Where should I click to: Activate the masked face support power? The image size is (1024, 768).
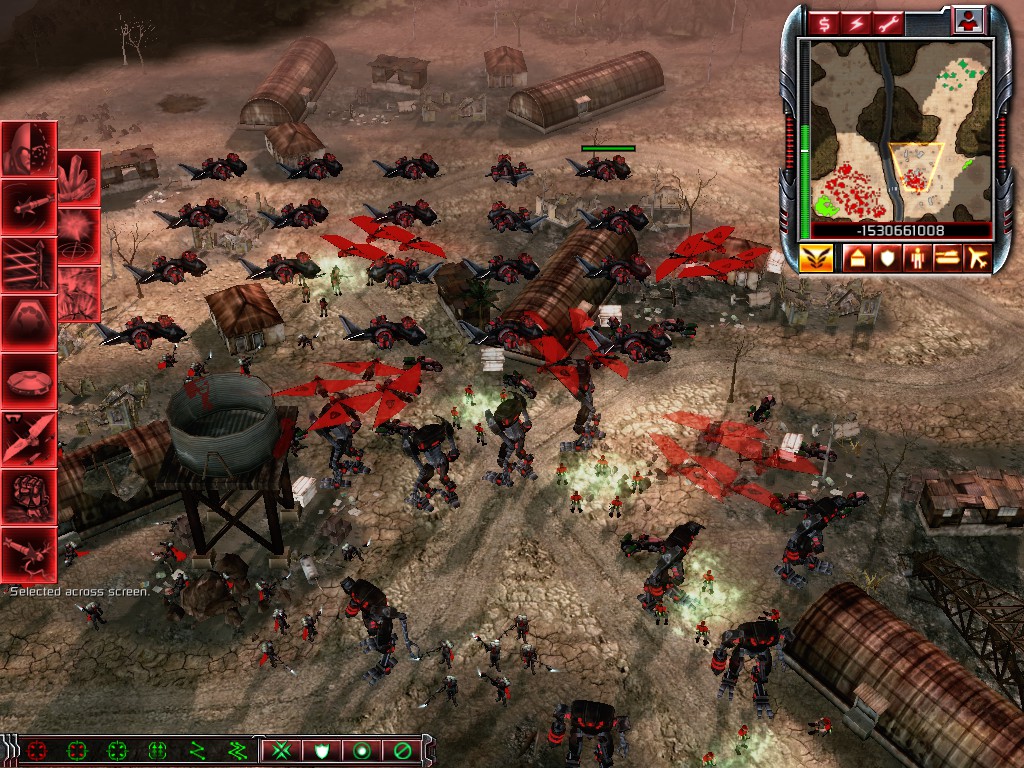point(28,148)
